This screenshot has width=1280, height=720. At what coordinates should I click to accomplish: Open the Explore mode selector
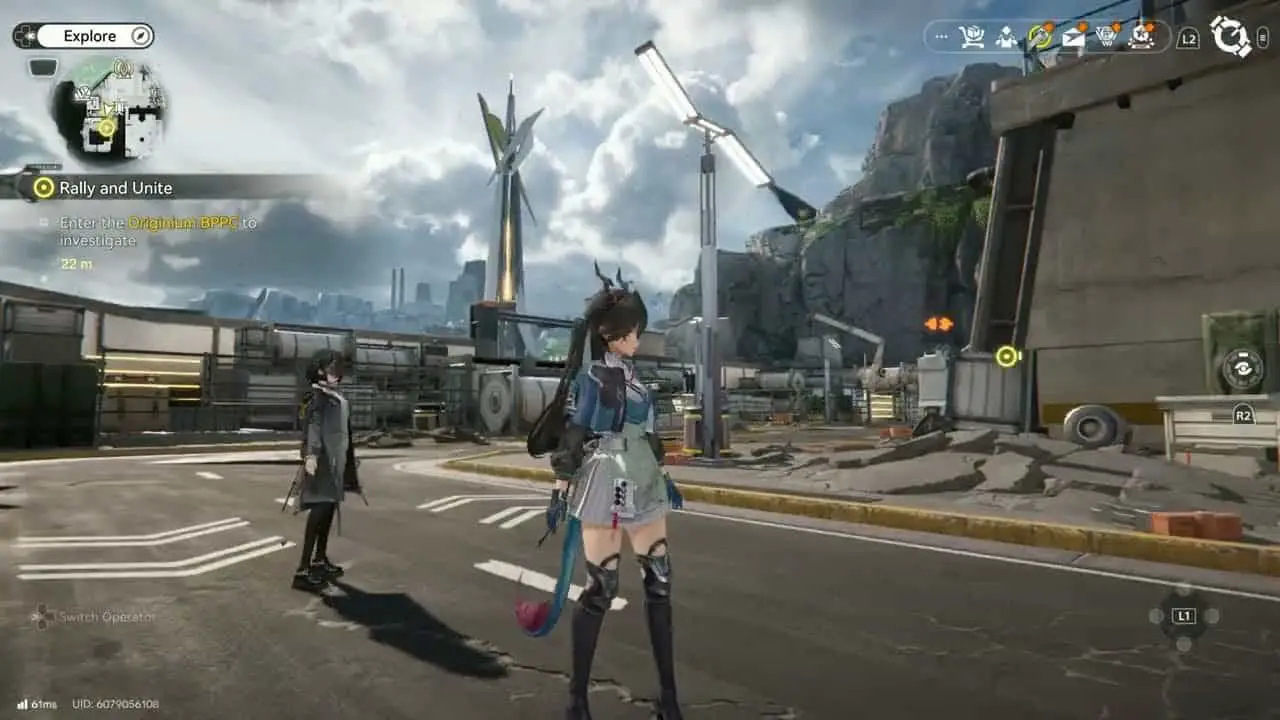(89, 36)
